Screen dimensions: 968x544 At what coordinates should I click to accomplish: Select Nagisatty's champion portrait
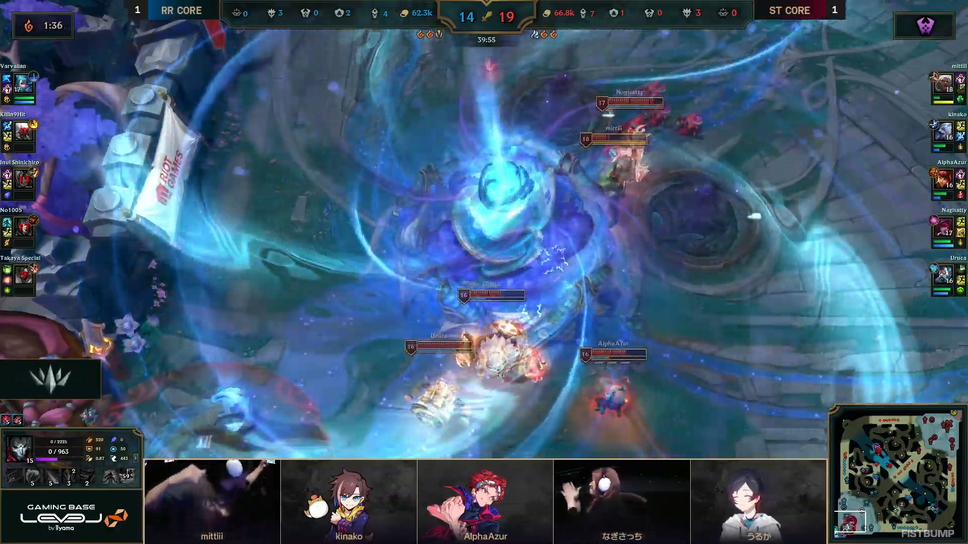point(943,229)
